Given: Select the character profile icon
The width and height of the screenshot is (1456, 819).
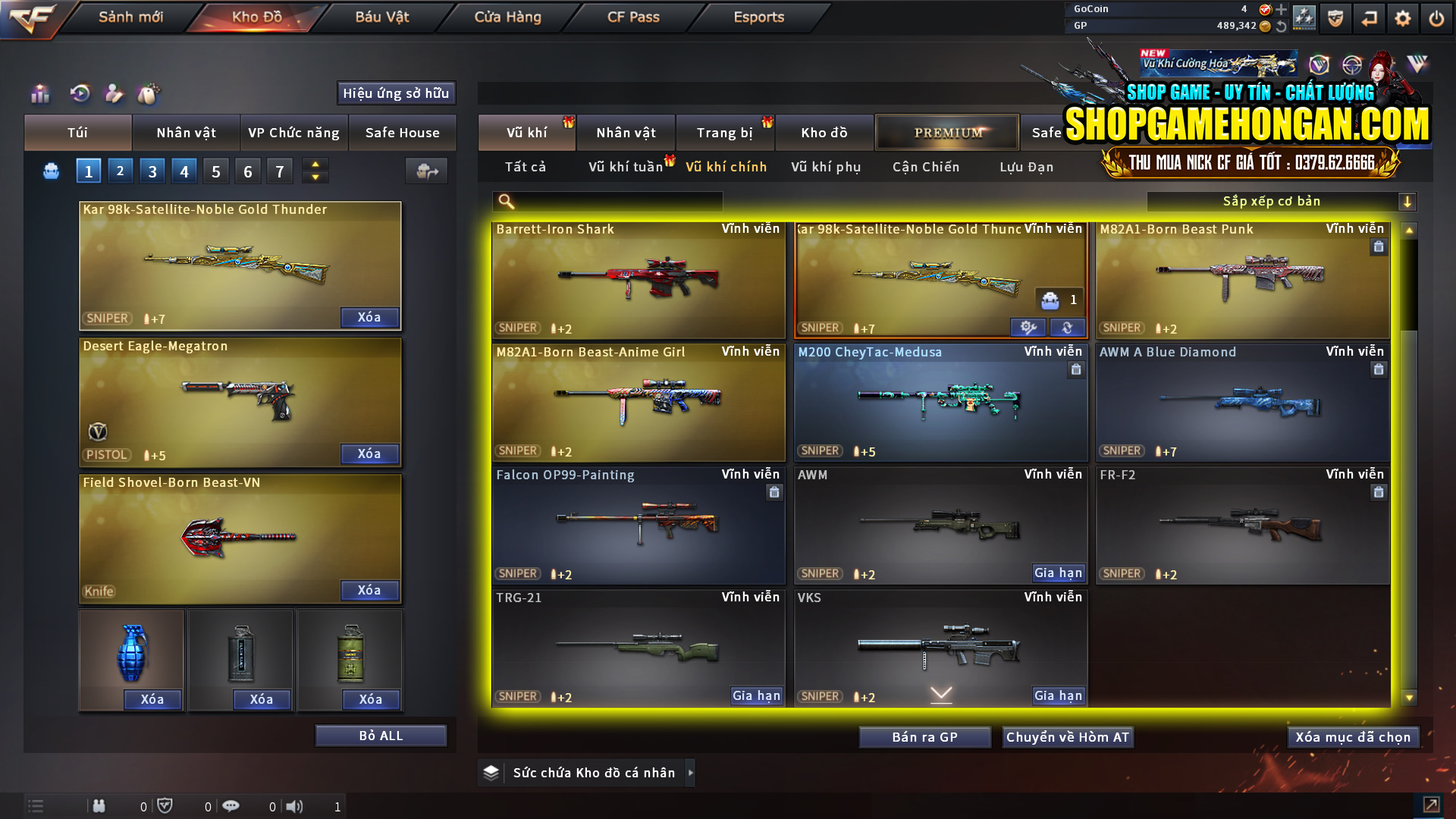Looking at the screenshot, I should click(115, 93).
